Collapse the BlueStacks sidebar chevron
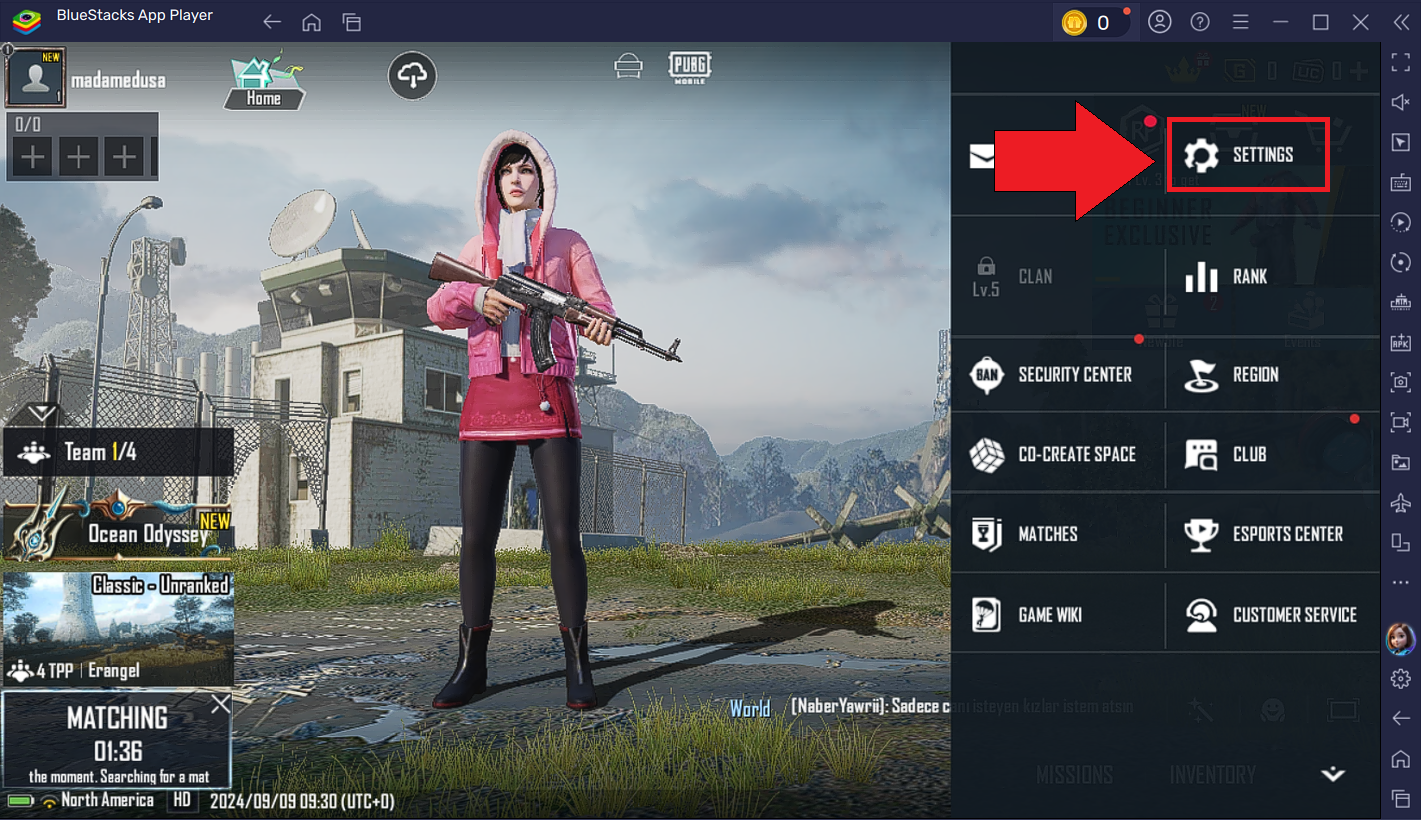Image resolution: width=1421 pixels, height=820 pixels. coord(1403,21)
